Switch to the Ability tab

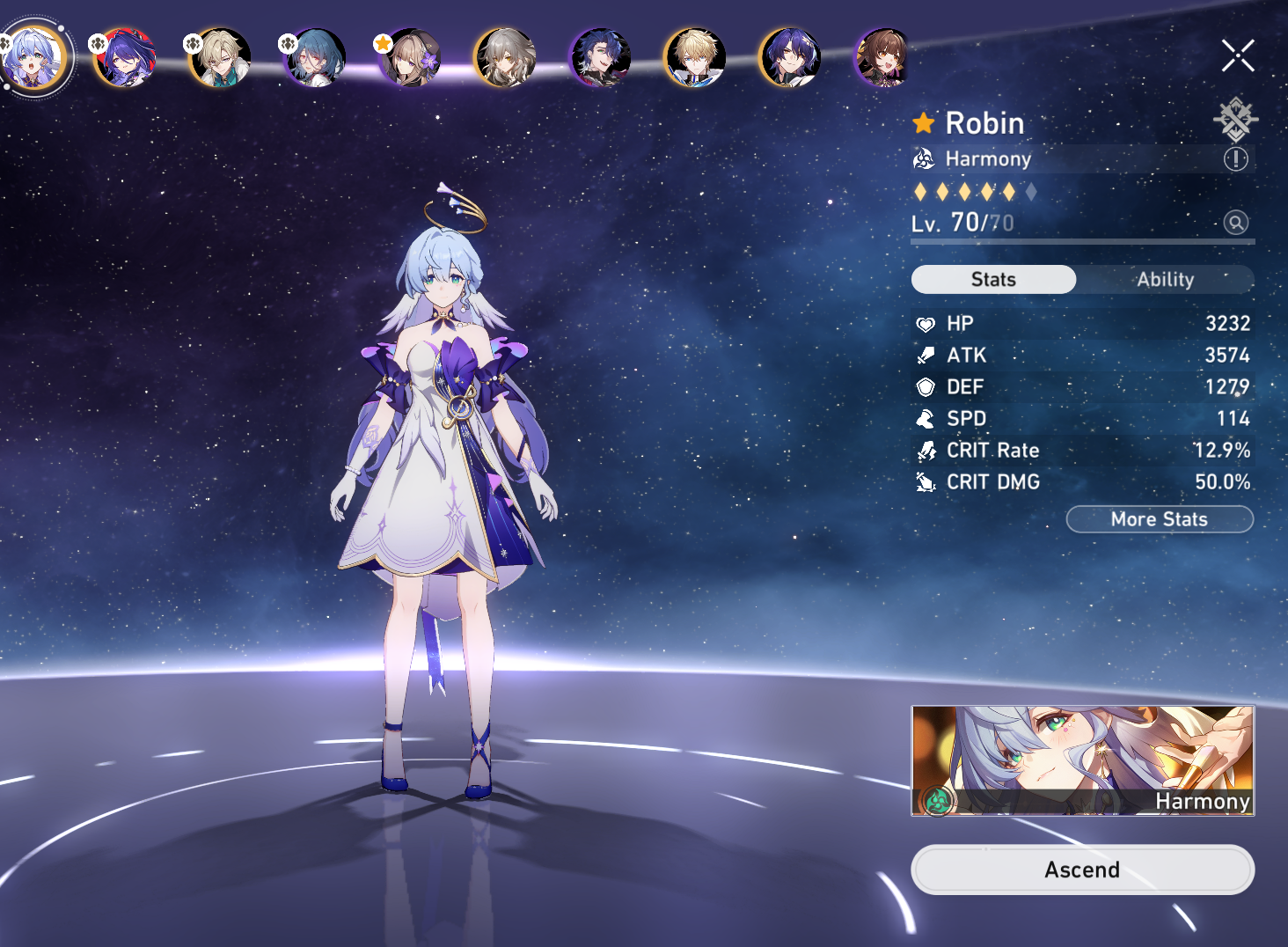click(x=1165, y=279)
